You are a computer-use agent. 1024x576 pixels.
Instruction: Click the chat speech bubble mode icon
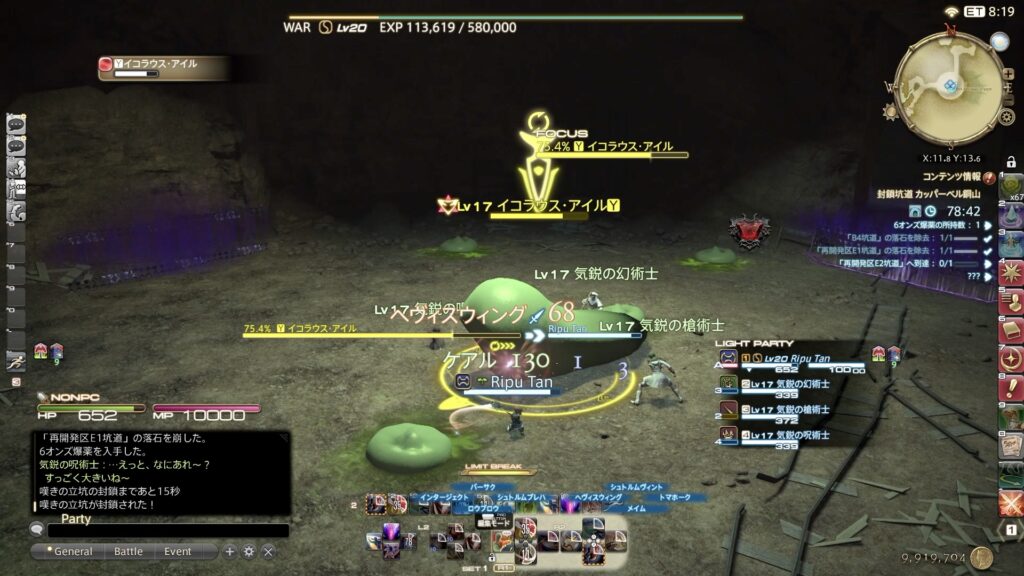tap(36, 531)
